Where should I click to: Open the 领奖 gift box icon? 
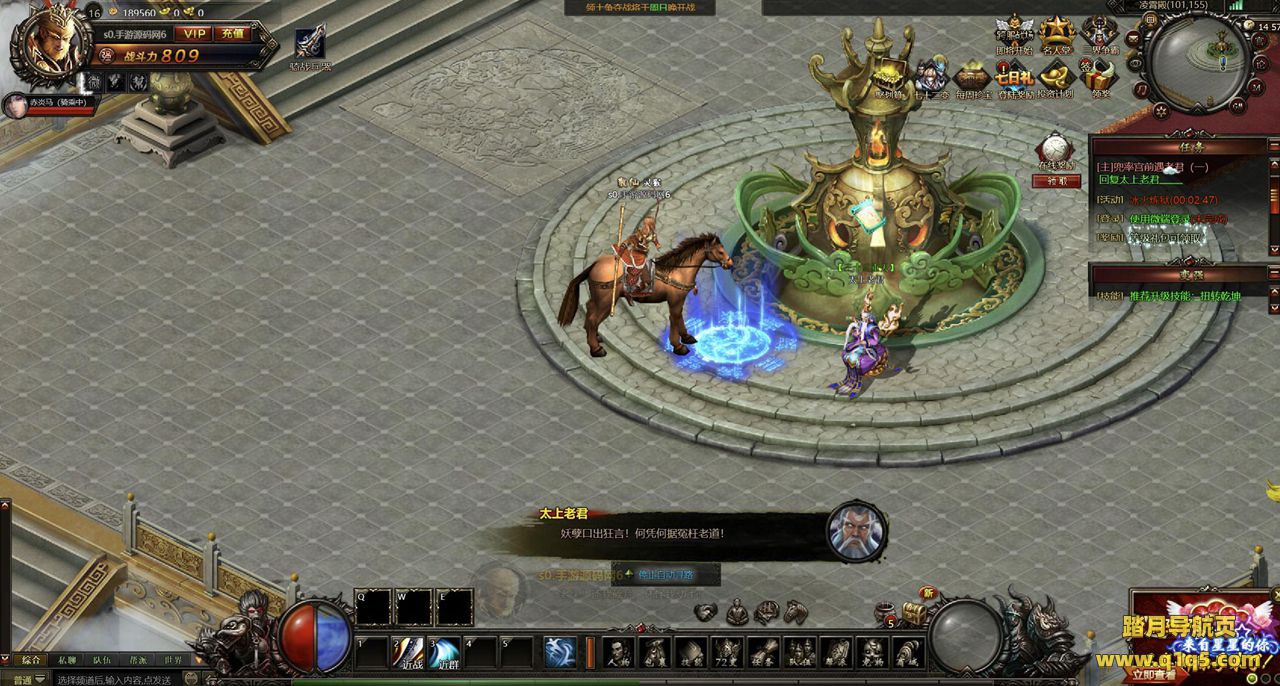(x=1100, y=77)
